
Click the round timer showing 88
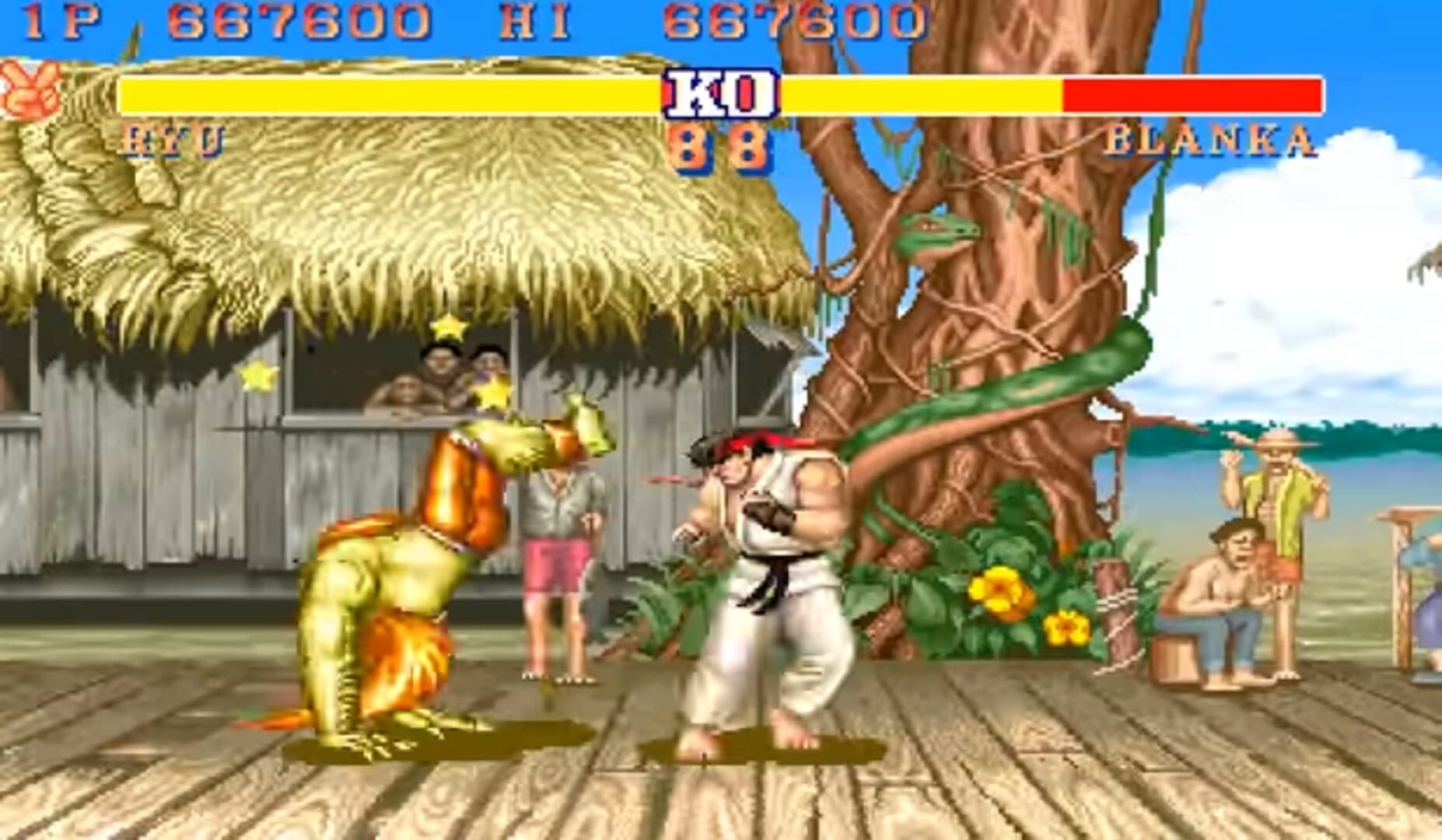click(x=719, y=144)
